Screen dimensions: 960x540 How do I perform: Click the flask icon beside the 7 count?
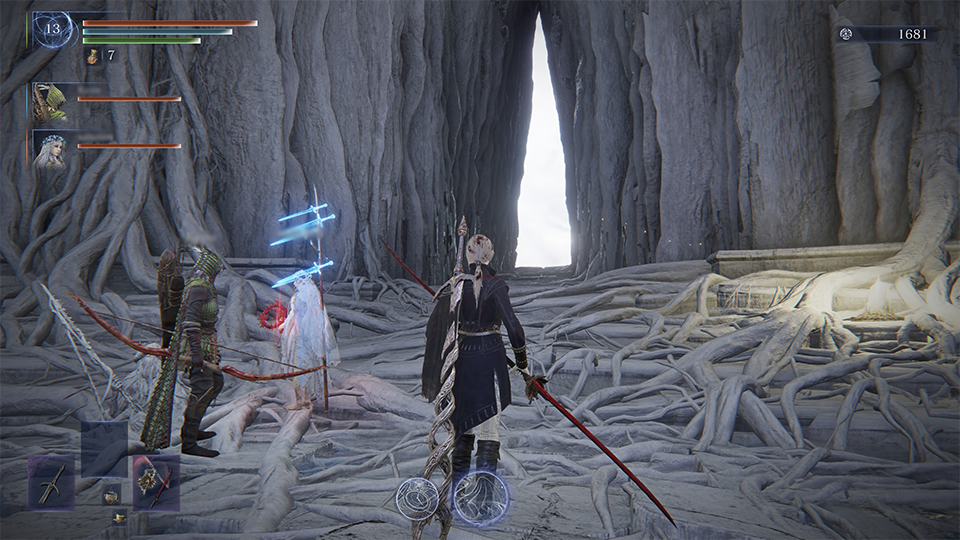[92, 57]
